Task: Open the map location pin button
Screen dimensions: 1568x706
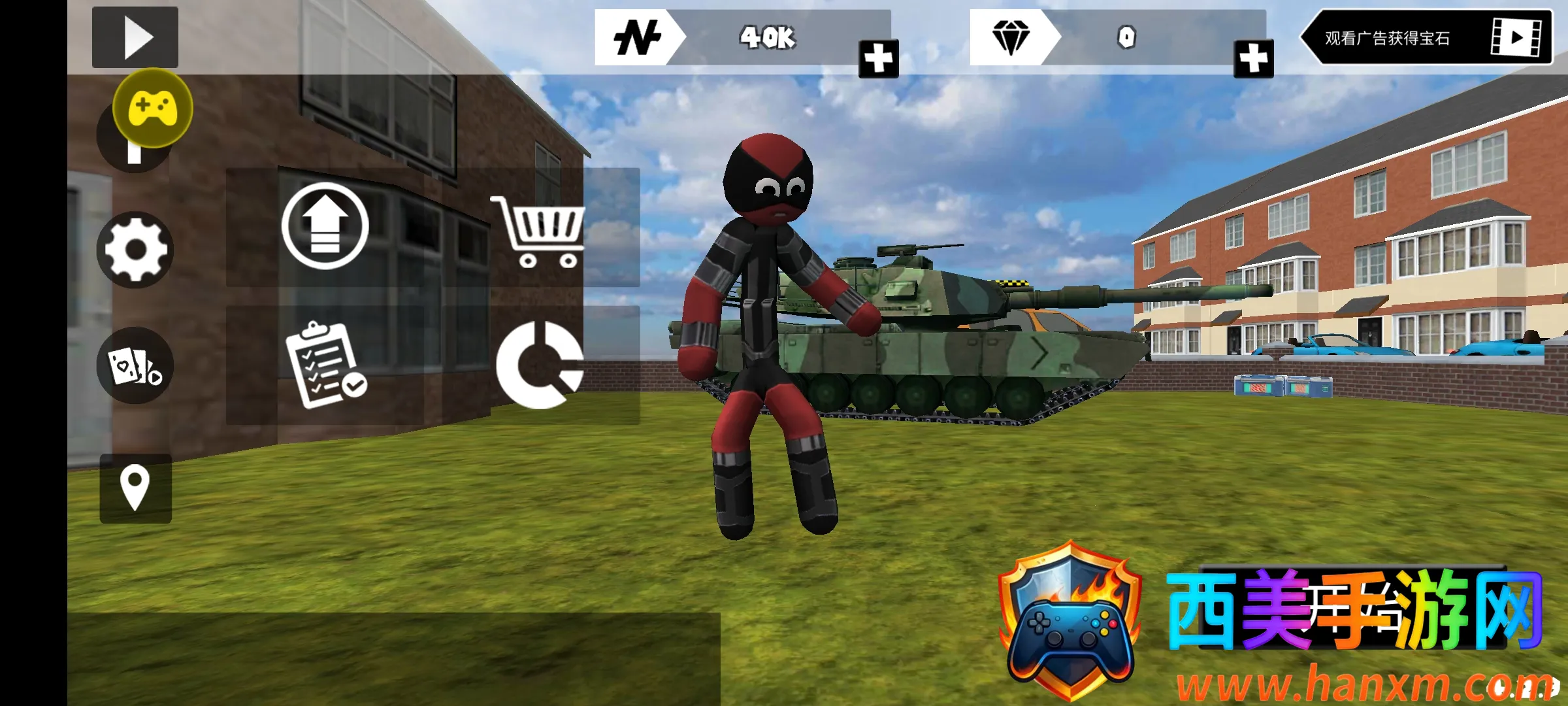Action: (x=135, y=488)
